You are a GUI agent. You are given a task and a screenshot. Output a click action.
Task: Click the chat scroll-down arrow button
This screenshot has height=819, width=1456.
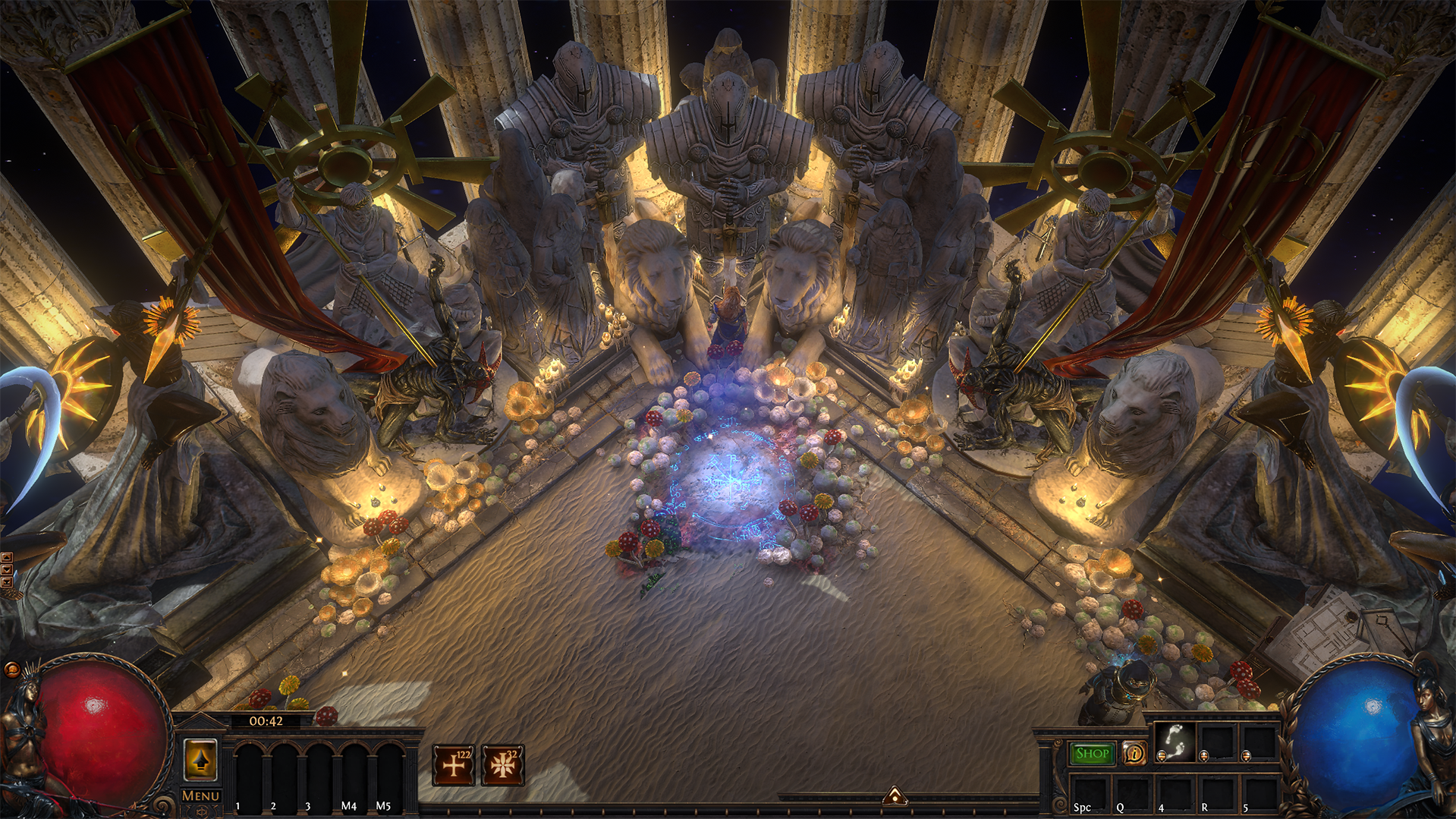coord(7,570)
